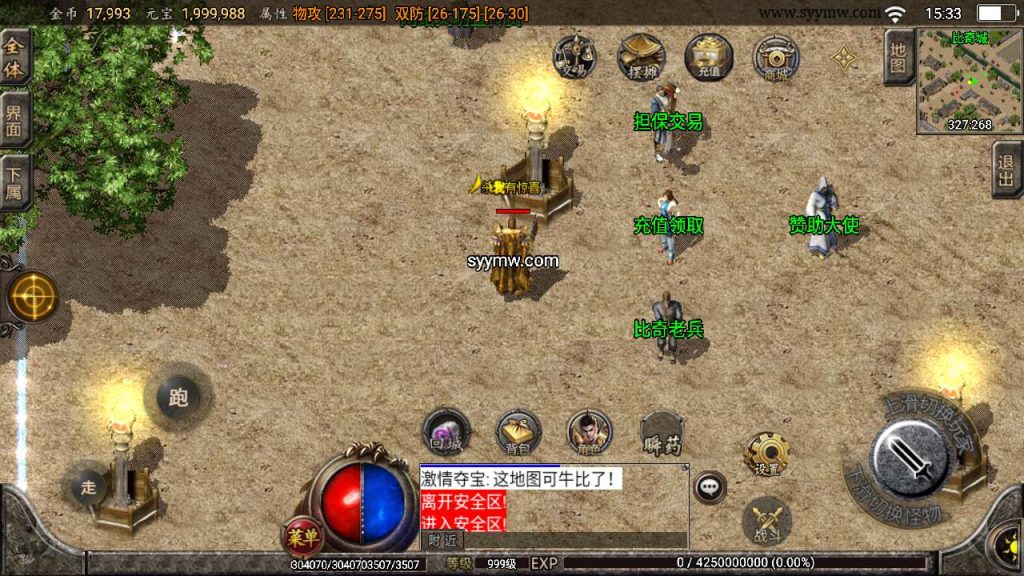Open the 地图 map button
Screen dimensions: 1024x576
899,57
